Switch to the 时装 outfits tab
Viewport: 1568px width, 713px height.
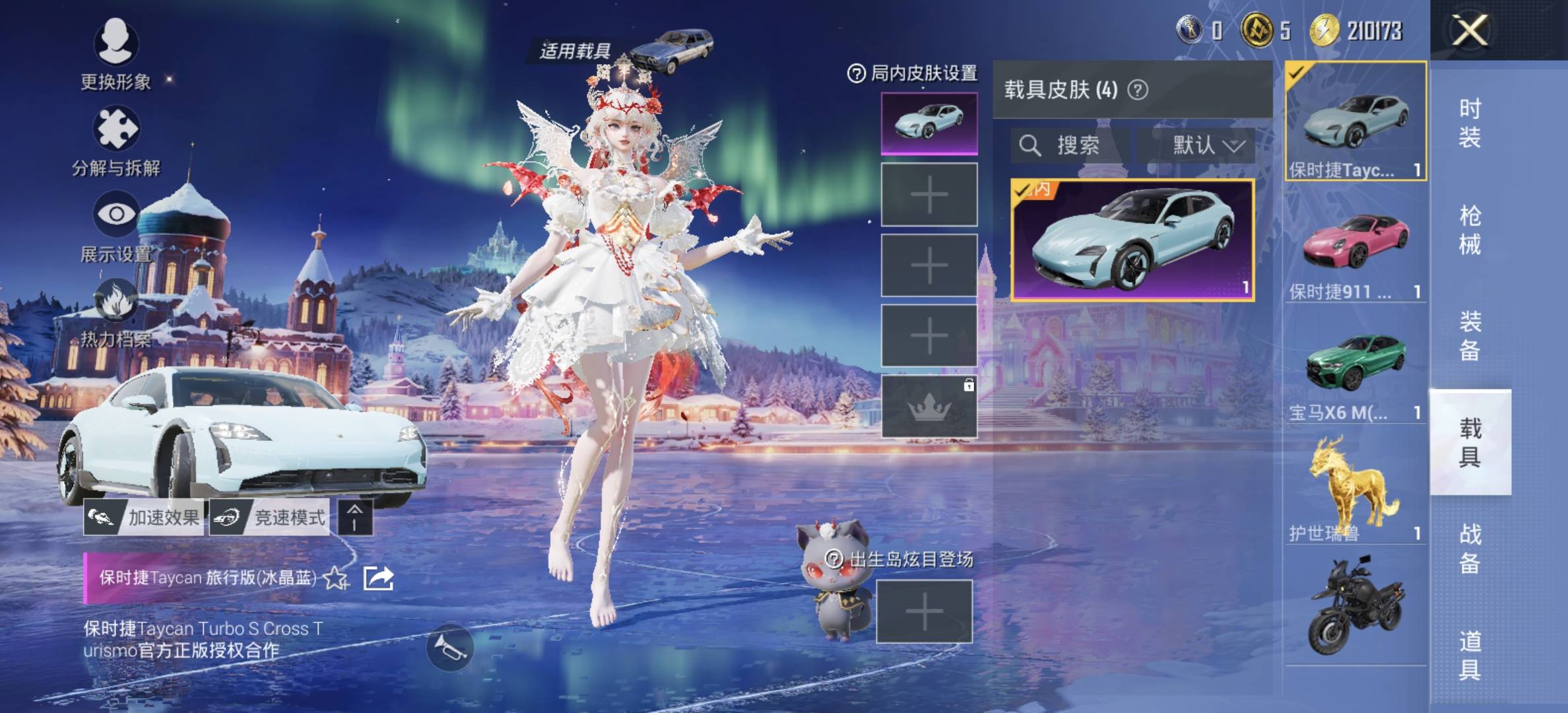1470,123
